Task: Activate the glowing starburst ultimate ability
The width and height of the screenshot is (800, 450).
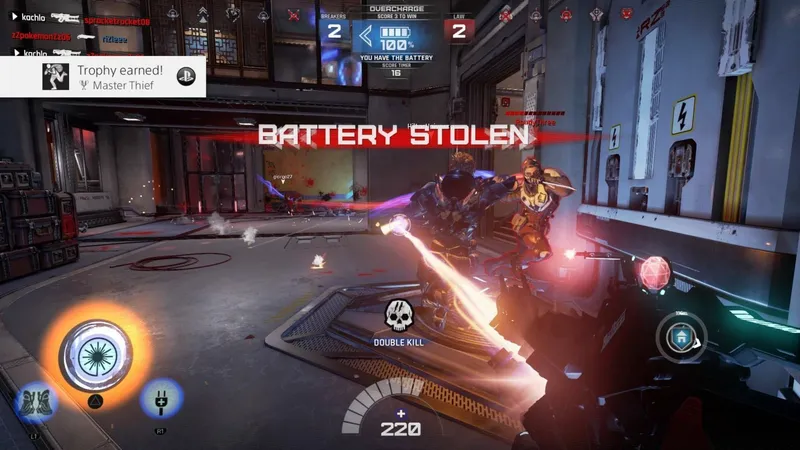Action: [x=96, y=355]
